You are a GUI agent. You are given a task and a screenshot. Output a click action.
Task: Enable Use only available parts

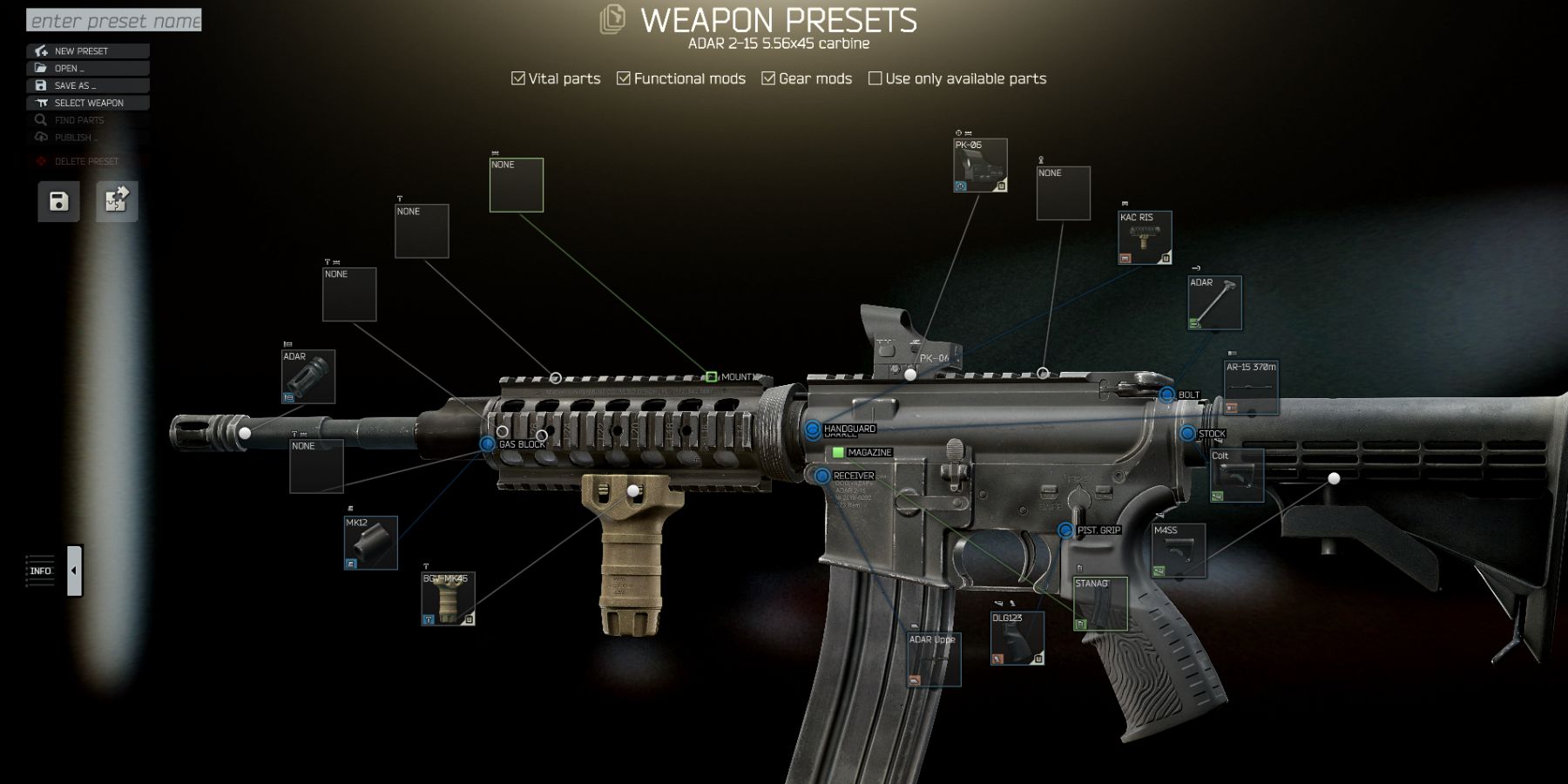point(875,78)
